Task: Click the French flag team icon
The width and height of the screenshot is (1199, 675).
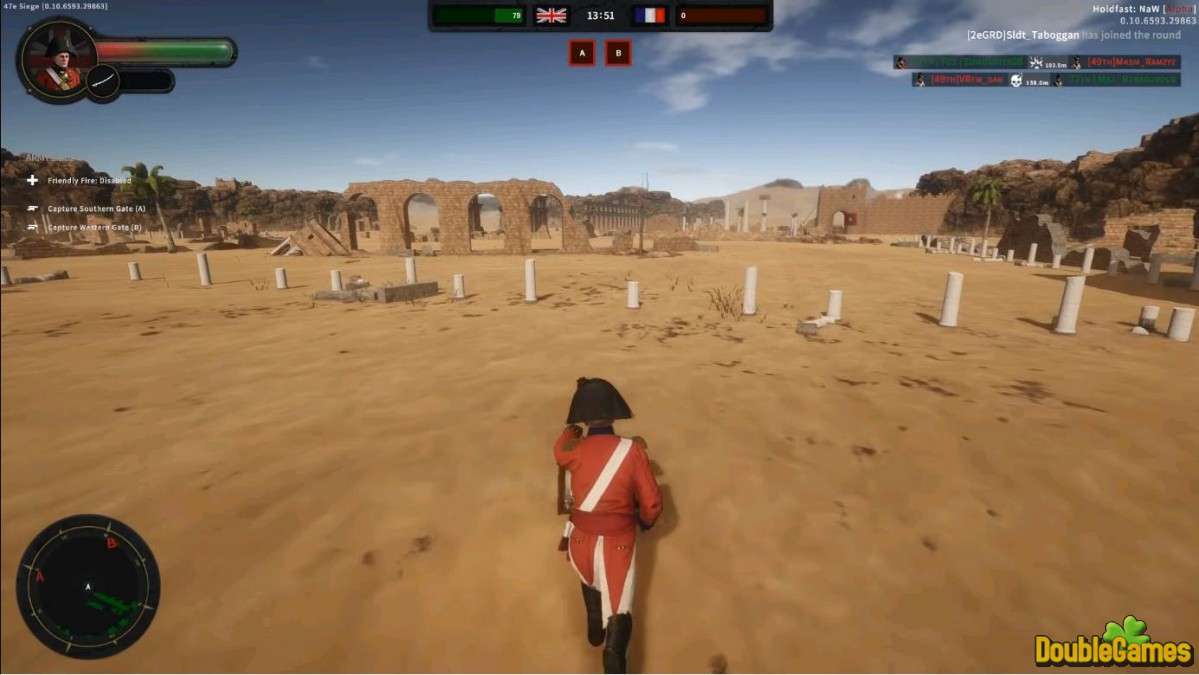Action: (649, 15)
